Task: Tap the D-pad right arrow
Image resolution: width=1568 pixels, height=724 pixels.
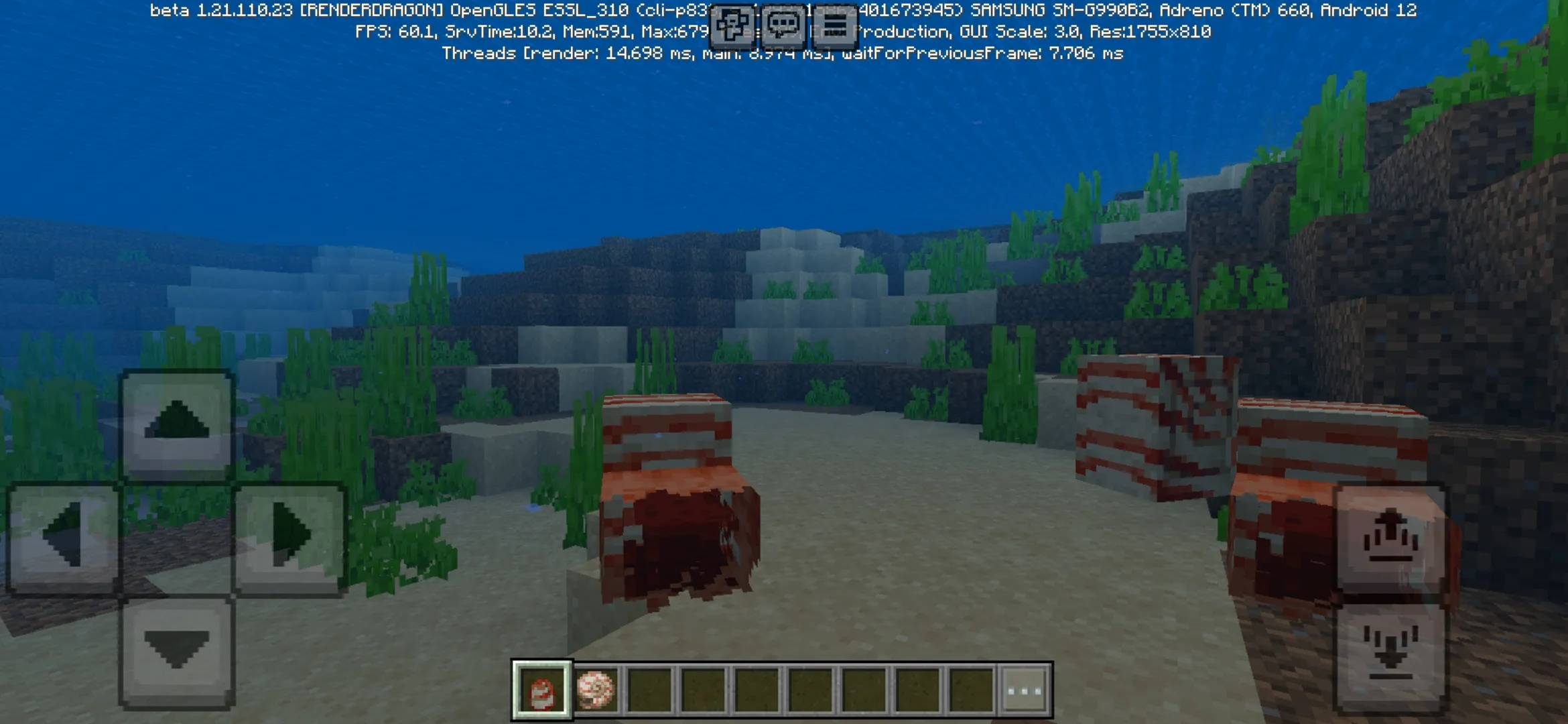Action: tap(289, 537)
